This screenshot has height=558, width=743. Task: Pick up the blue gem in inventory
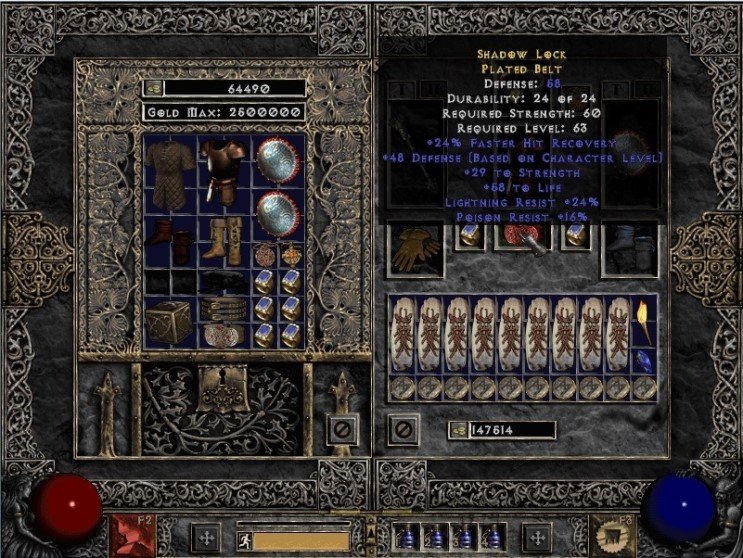[645, 359]
